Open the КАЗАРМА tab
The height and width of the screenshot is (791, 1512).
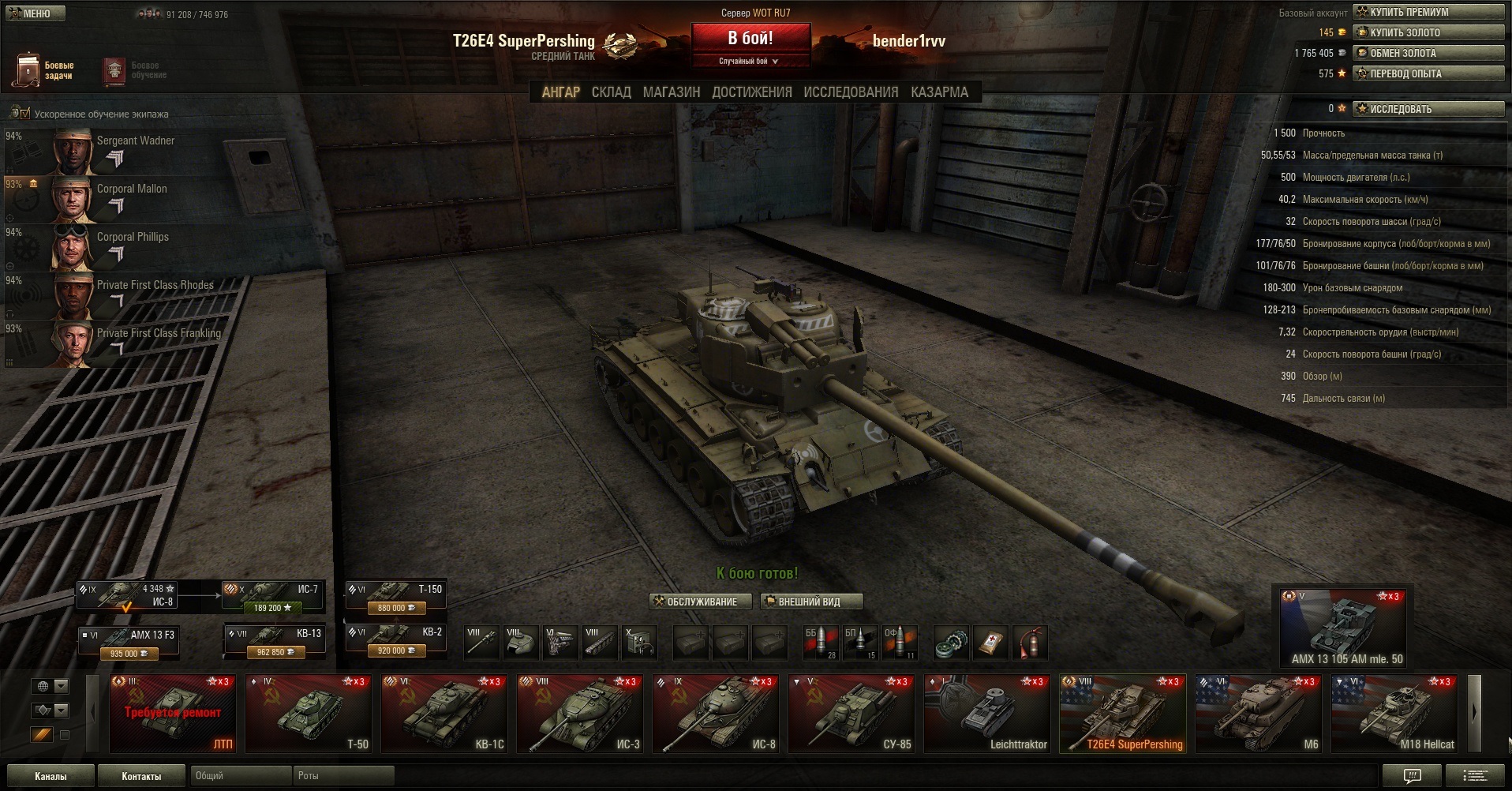pos(939,92)
